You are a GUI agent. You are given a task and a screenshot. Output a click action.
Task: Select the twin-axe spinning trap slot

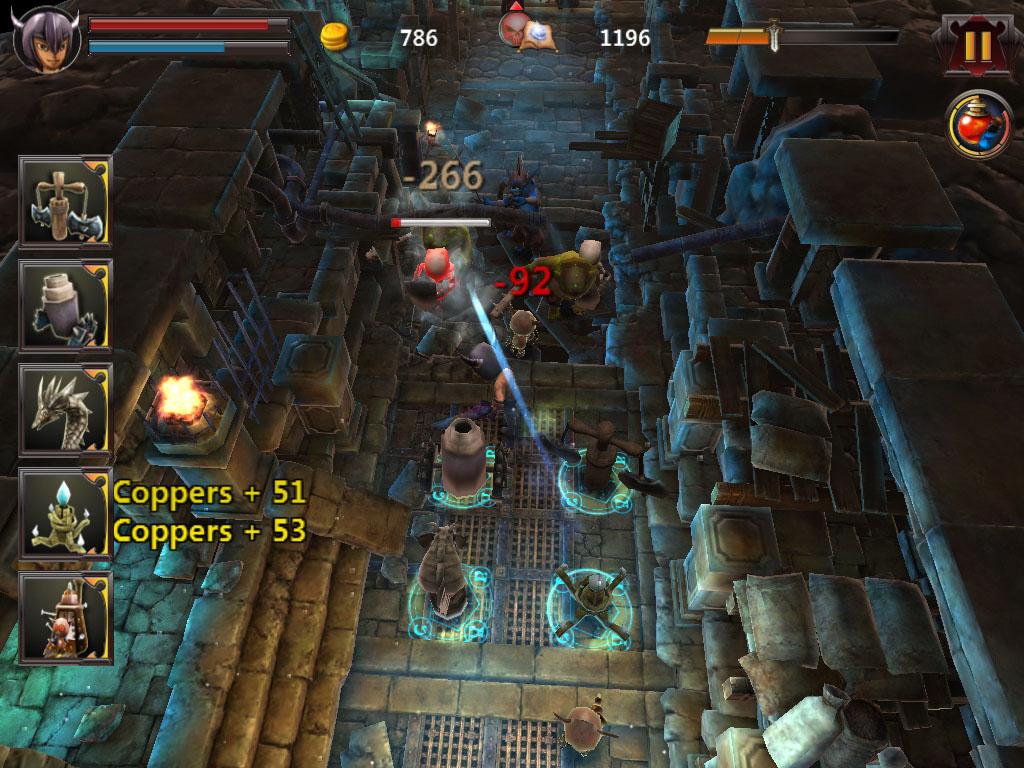[65, 200]
